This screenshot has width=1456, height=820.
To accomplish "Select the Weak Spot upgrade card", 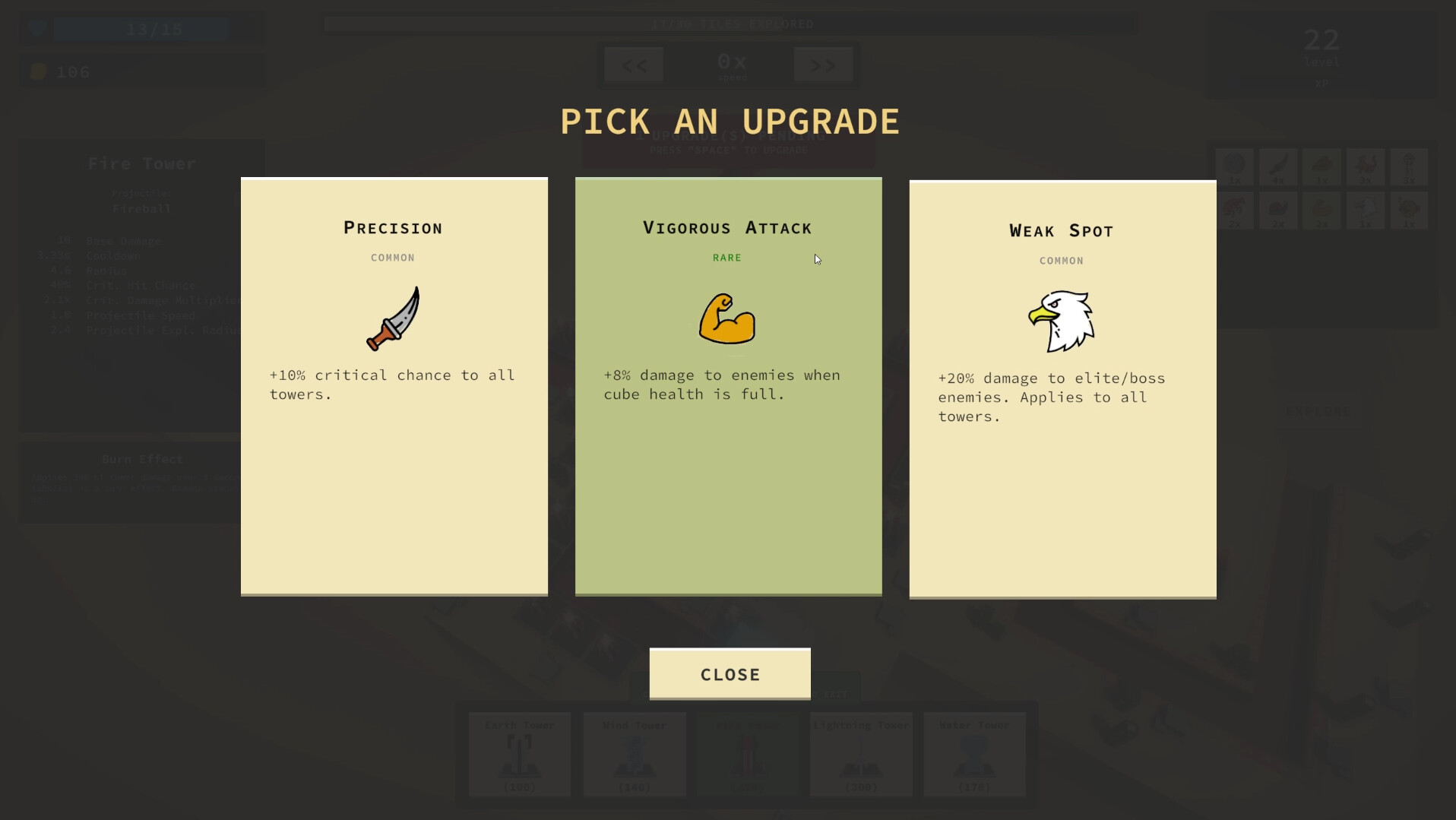I will pyautogui.click(x=1062, y=388).
